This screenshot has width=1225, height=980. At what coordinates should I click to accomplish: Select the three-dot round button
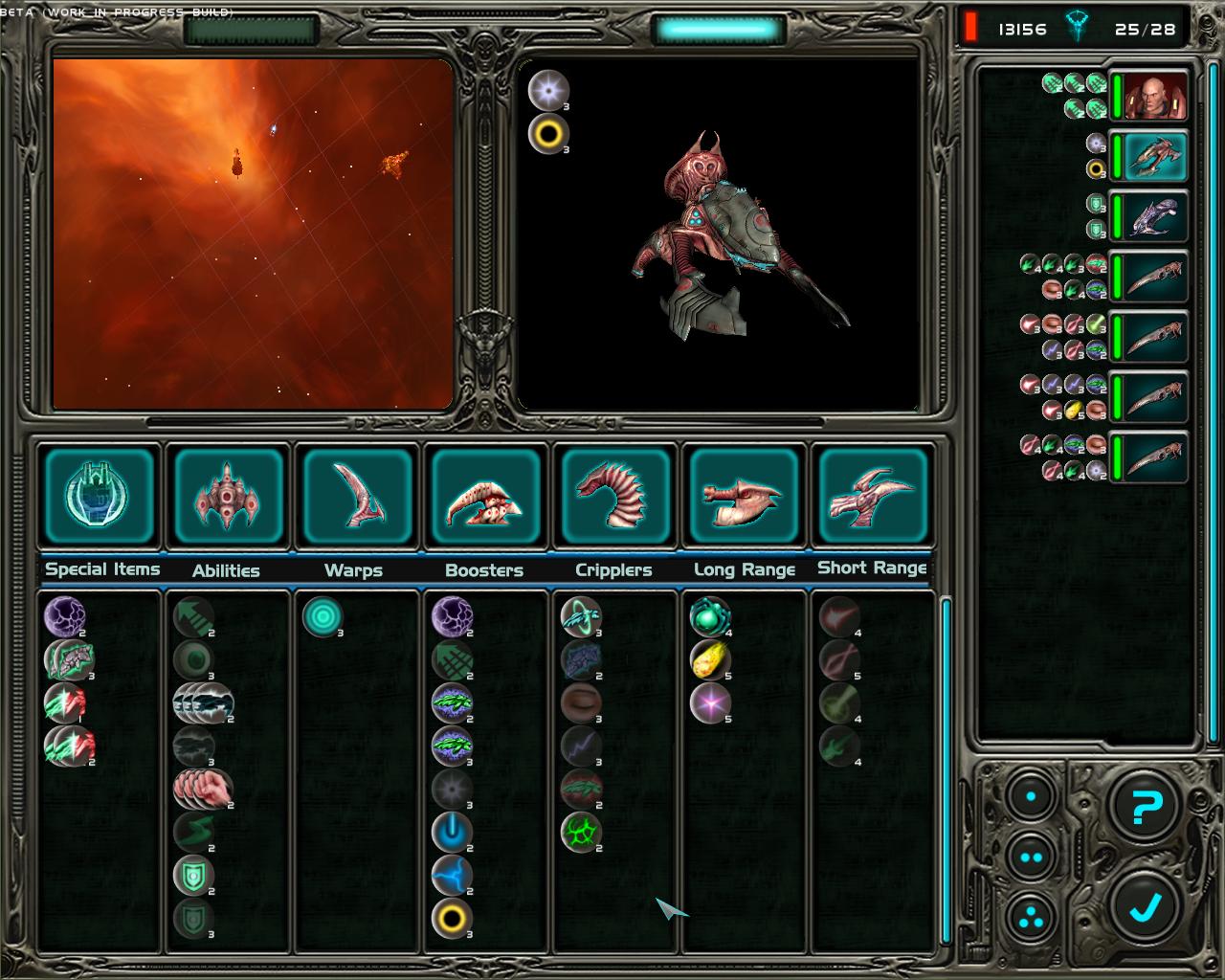pos(1031,915)
